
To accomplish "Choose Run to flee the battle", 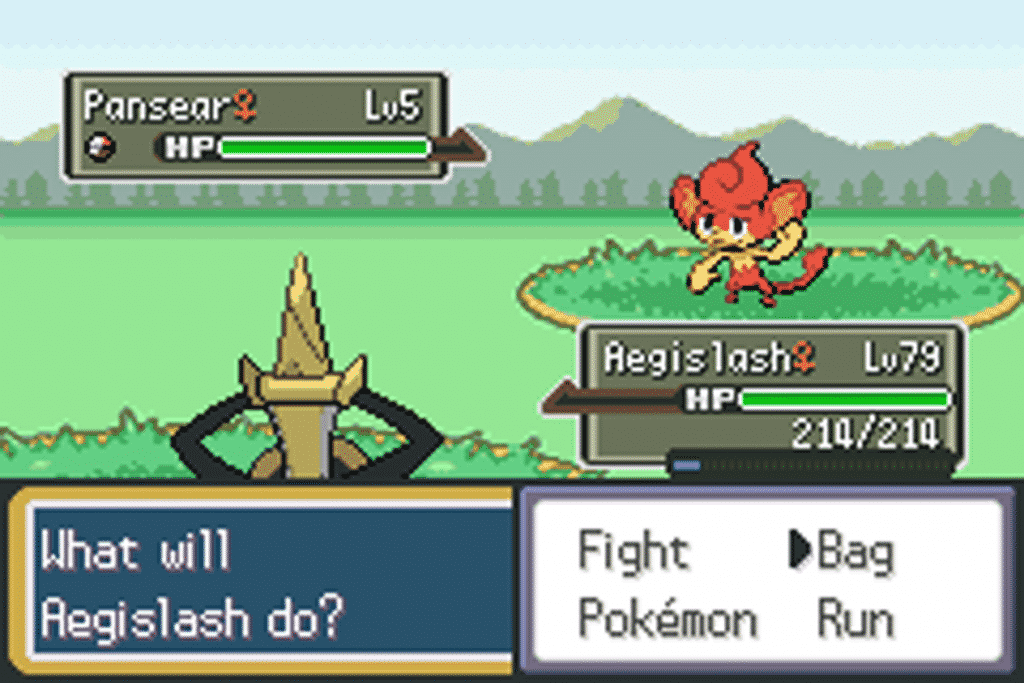I will [856, 620].
